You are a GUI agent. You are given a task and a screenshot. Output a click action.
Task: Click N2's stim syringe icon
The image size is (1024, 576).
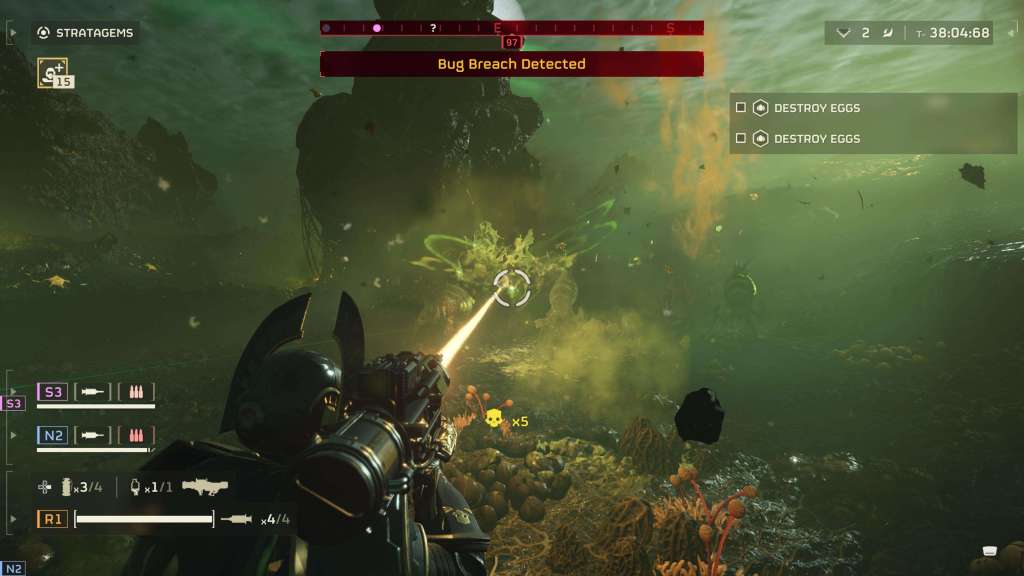(x=93, y=435)
